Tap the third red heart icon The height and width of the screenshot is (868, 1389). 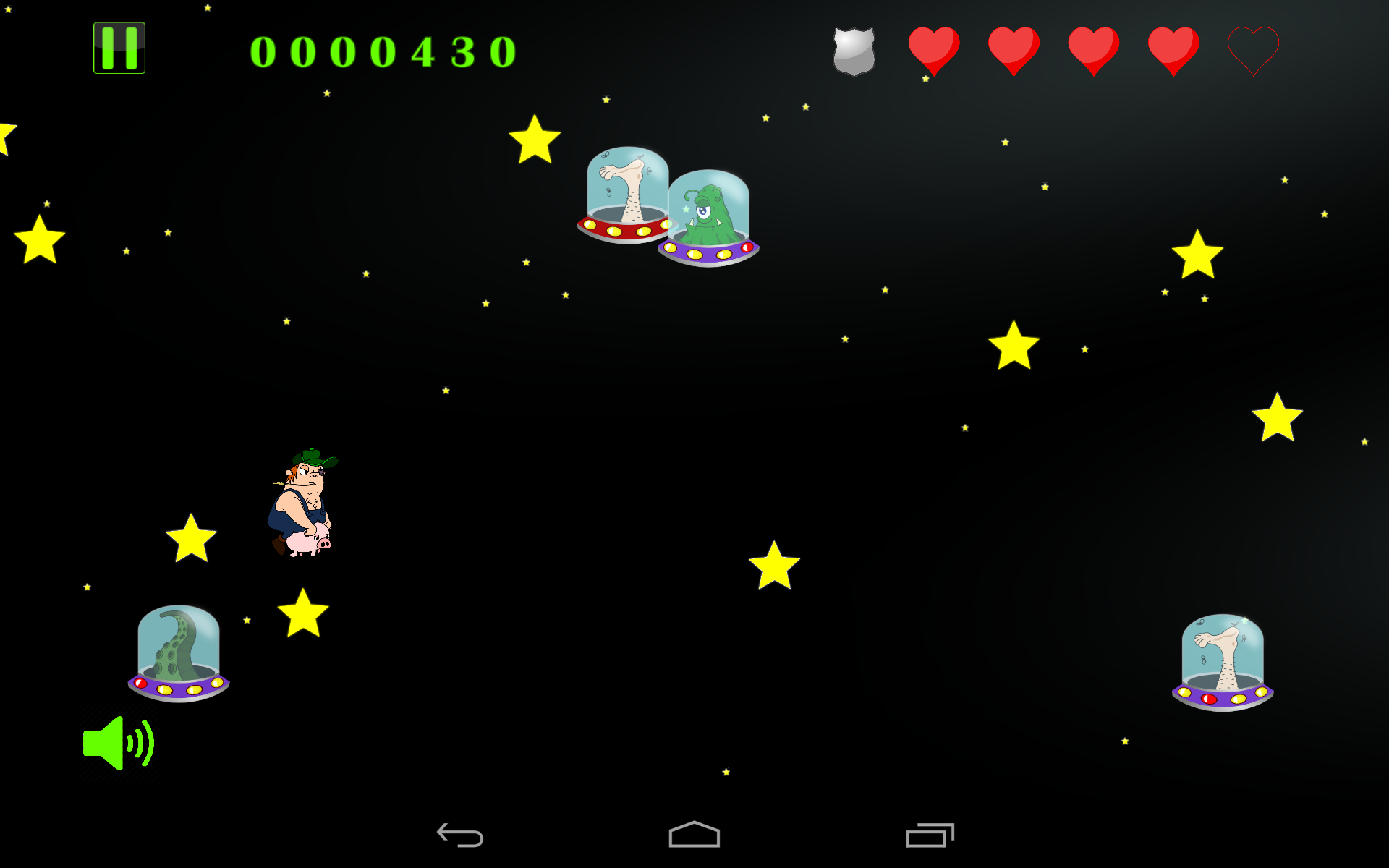click(1093, 49)
